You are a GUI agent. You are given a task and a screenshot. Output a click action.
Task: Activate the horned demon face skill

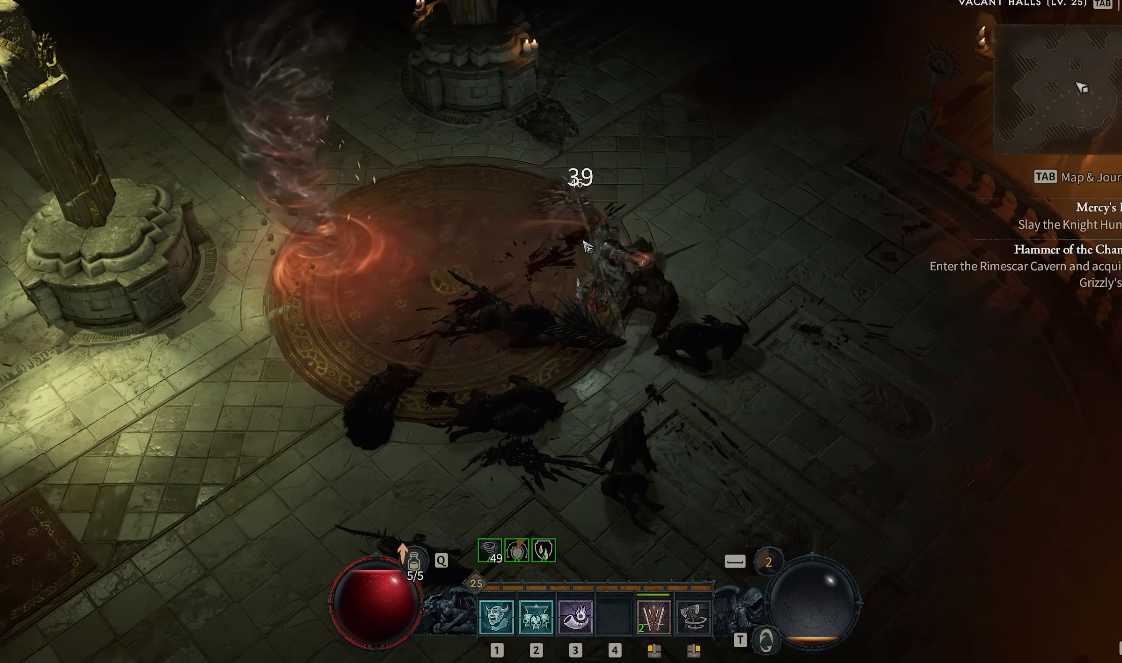[497, 616]
